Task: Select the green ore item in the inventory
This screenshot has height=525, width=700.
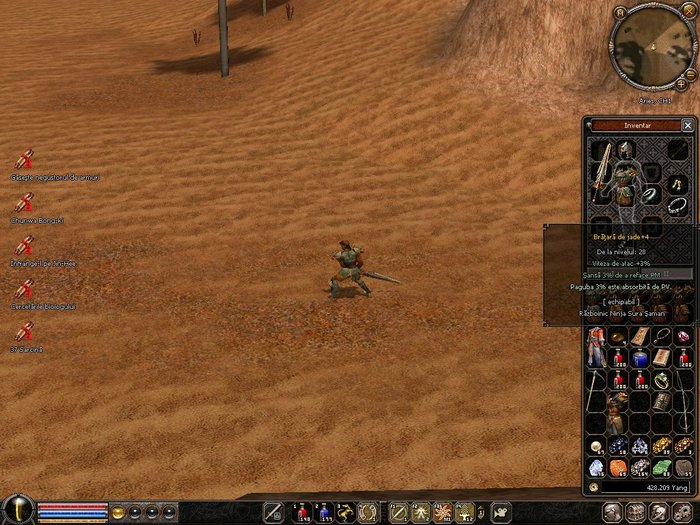Action: (661, 467)
